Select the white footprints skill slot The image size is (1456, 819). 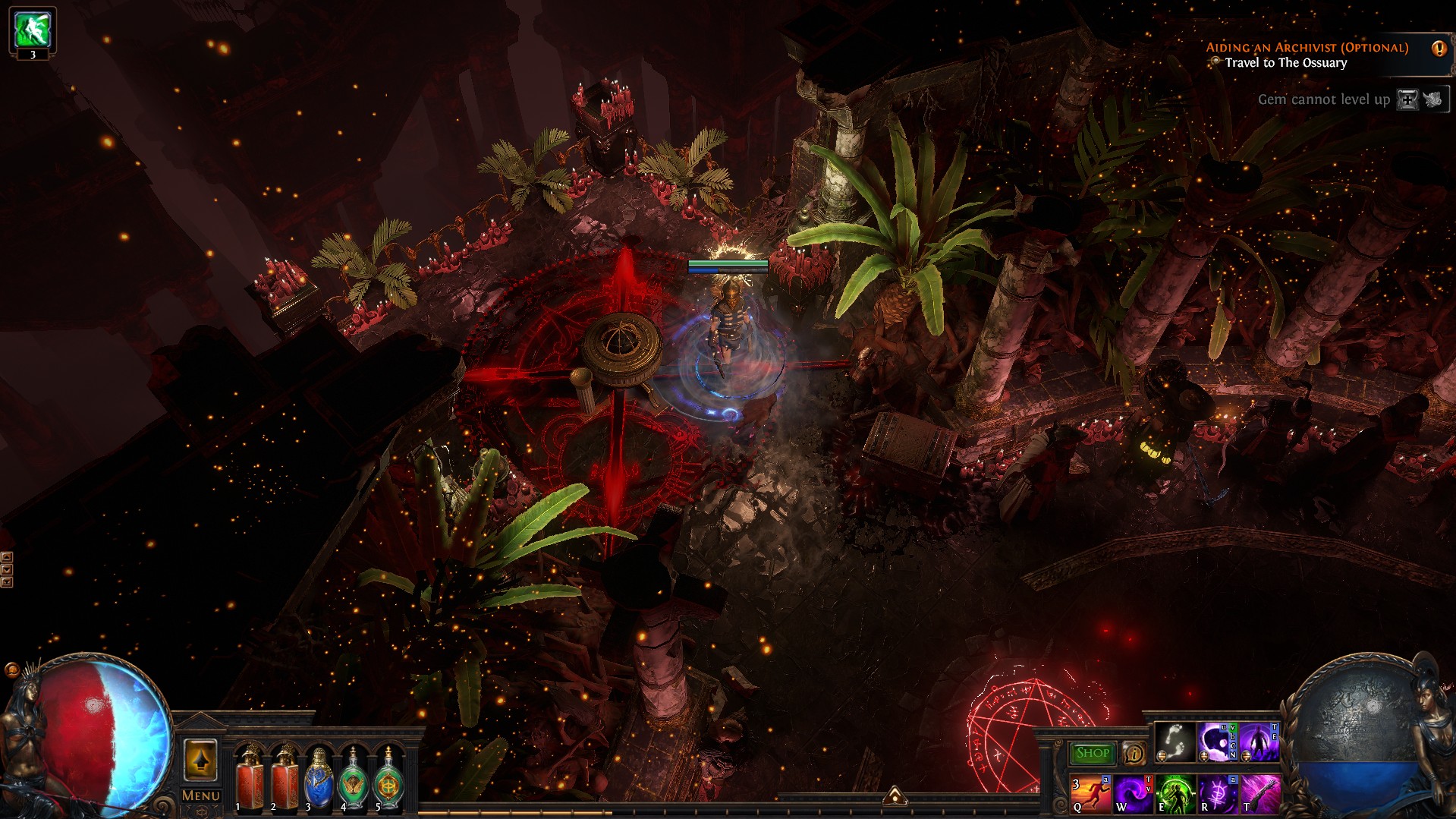[1175, 742]
